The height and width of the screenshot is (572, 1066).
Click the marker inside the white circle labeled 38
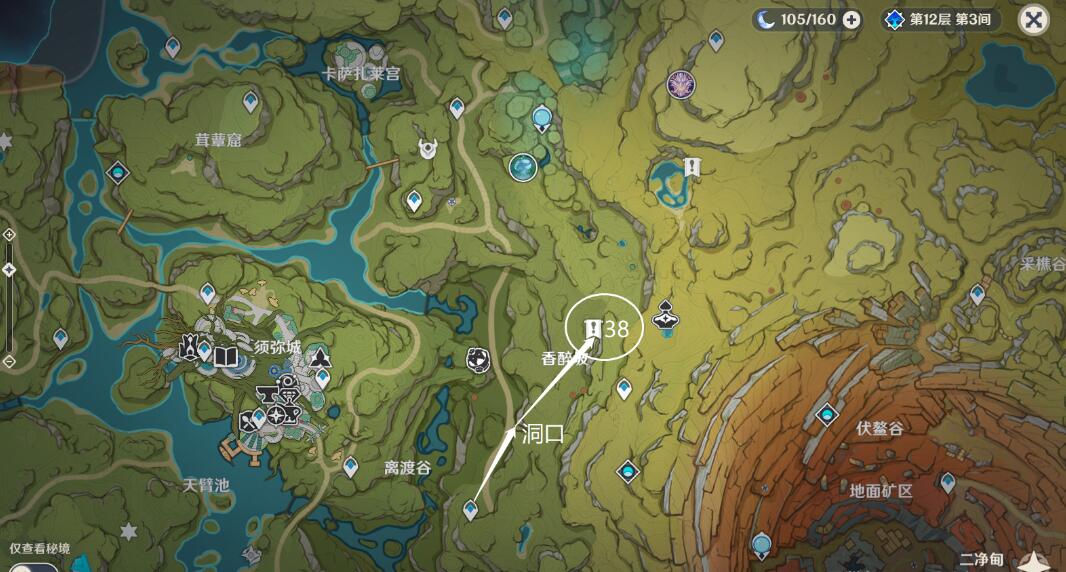591,327
